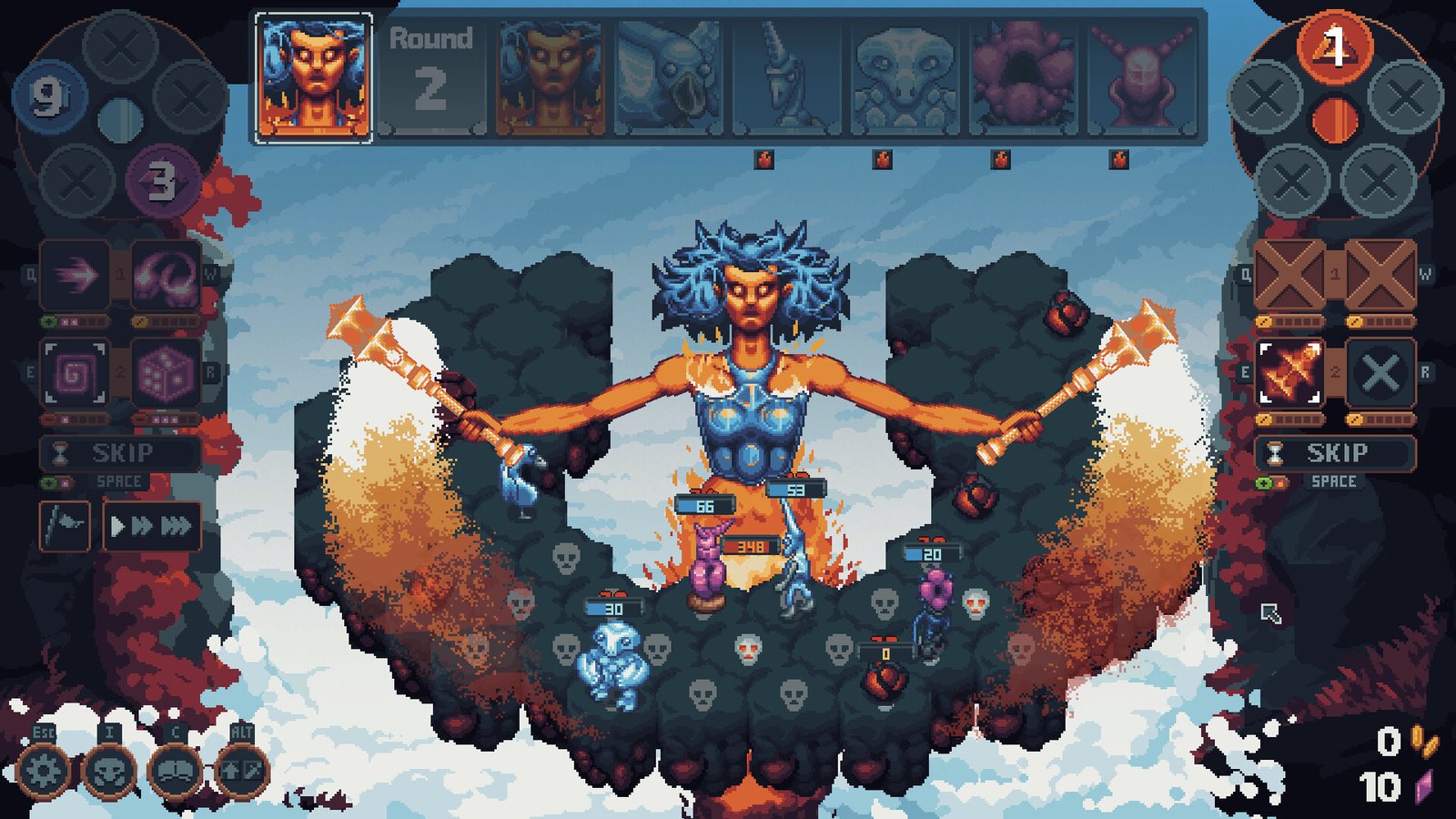Open the skull unit info panel
Image resolution: width=1456 pixels, height=819 pixels.
(x=107, y=769)
